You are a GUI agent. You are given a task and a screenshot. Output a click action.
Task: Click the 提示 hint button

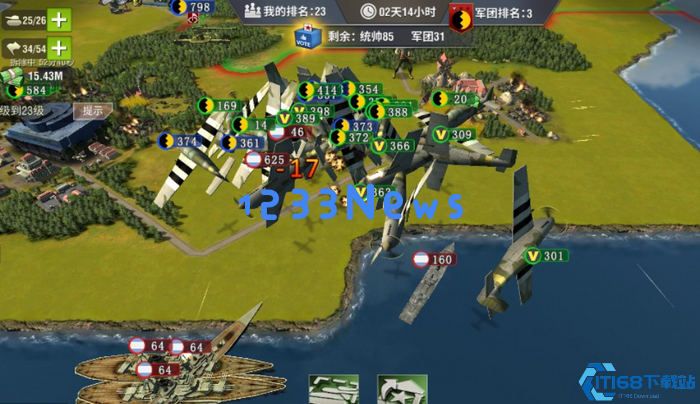pos(93,111)
